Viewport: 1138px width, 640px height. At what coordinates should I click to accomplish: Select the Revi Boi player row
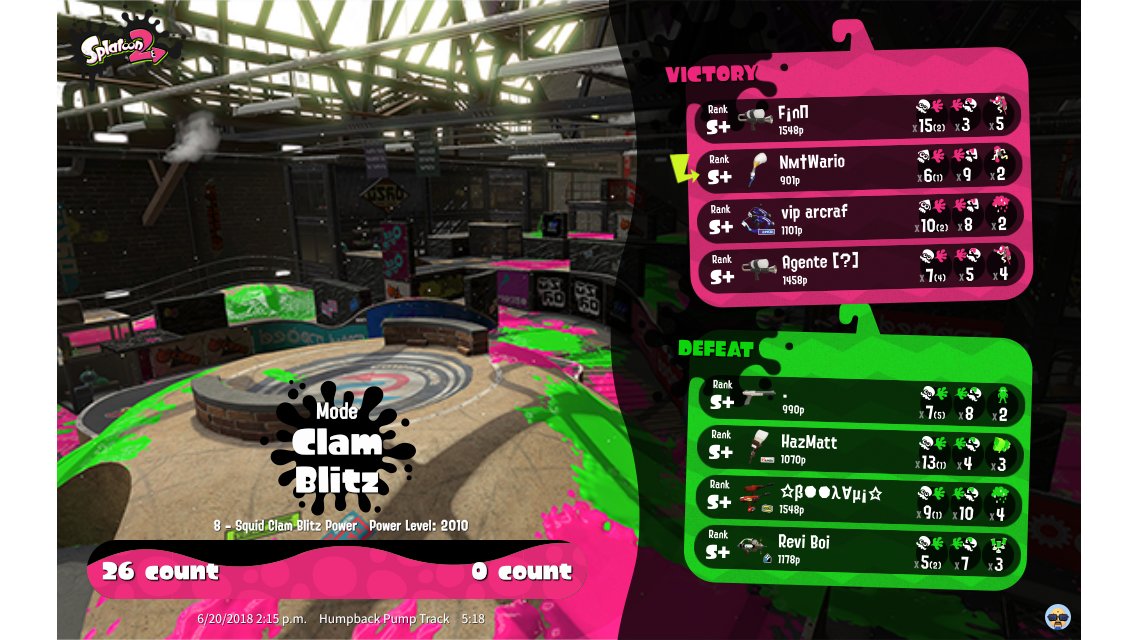click(860, 550)
